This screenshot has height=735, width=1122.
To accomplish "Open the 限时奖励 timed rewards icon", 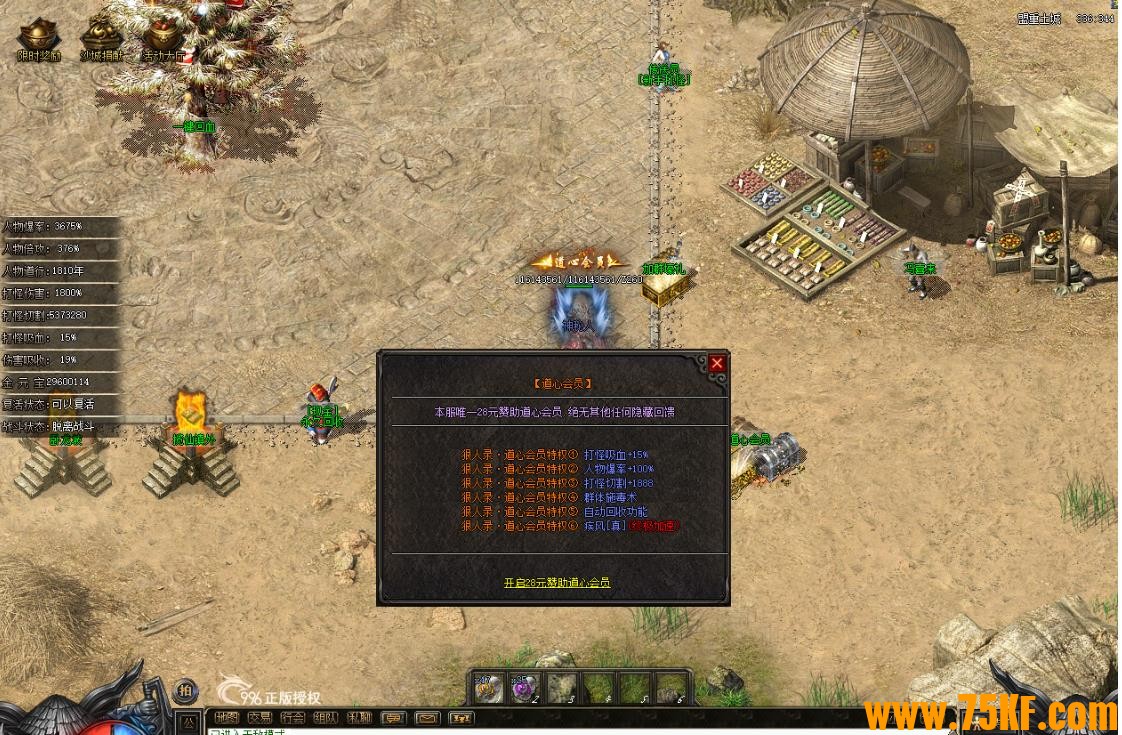I will click(40, 40).
